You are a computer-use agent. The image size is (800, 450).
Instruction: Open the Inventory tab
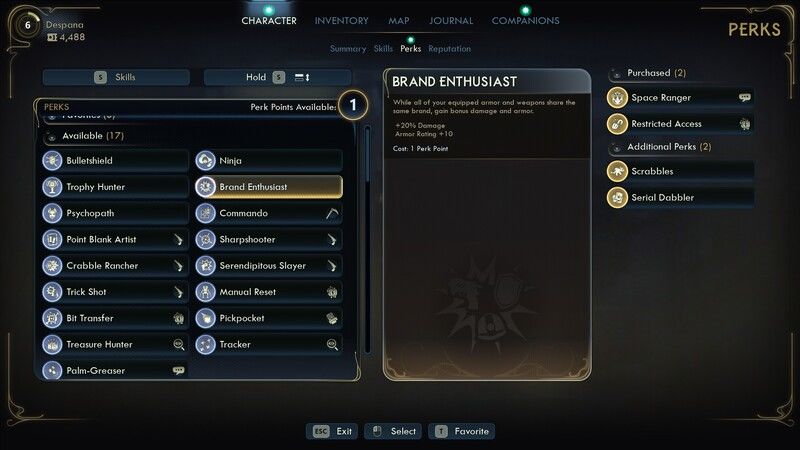coord(341,21)
